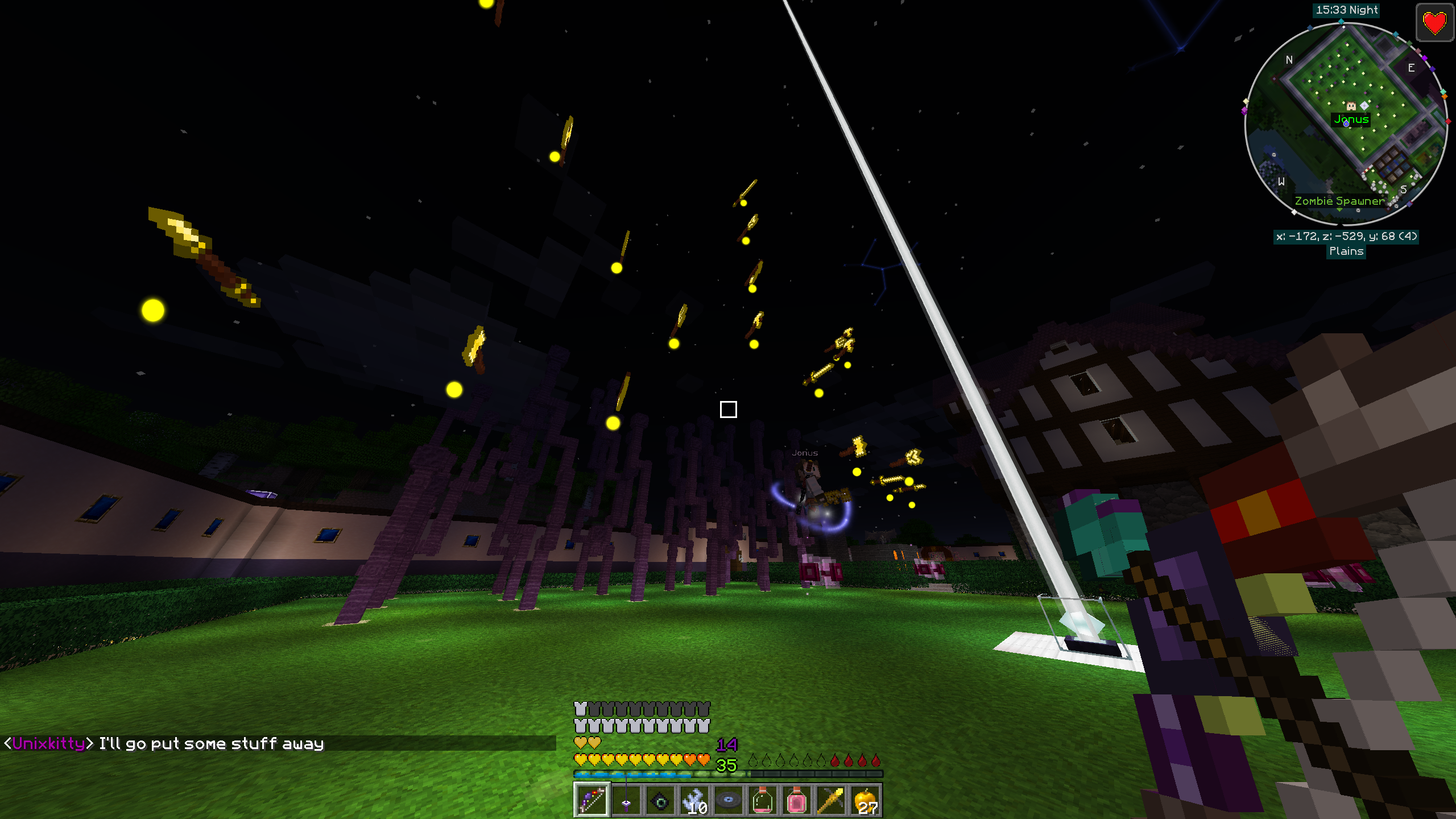The width and height of the screenshot is (1456, 819).
Task: Select the bow in the hotbar
Action: [591, 800]
